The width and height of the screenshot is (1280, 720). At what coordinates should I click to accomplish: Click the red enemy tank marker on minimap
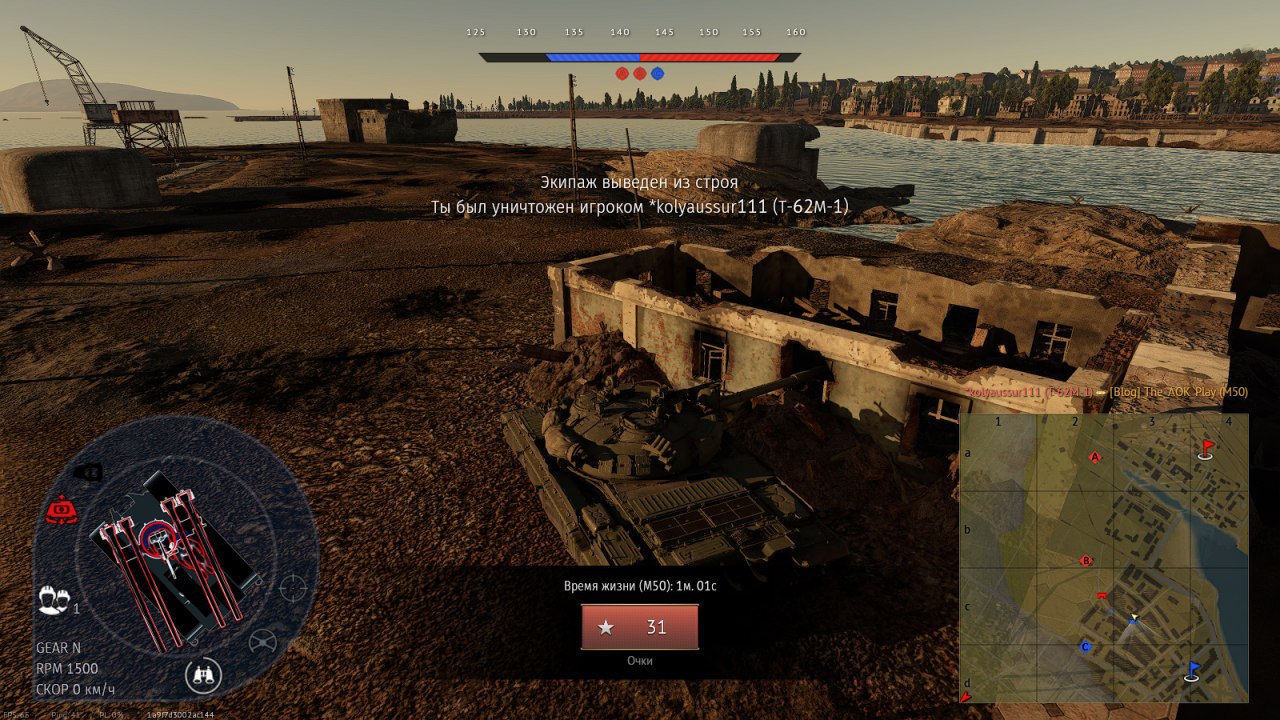pos(1101,596)
